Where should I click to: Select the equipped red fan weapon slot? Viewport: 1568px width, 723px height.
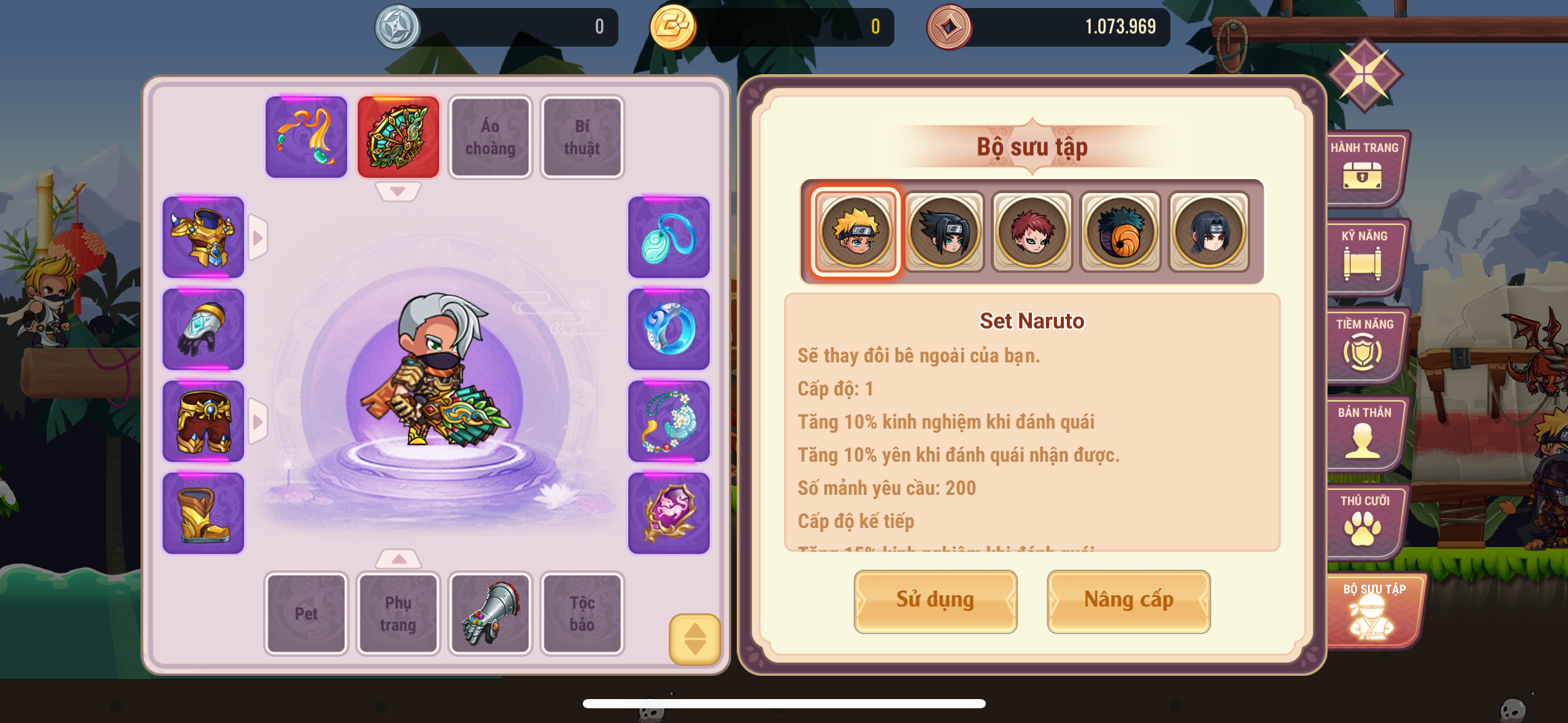click(398, 137)
